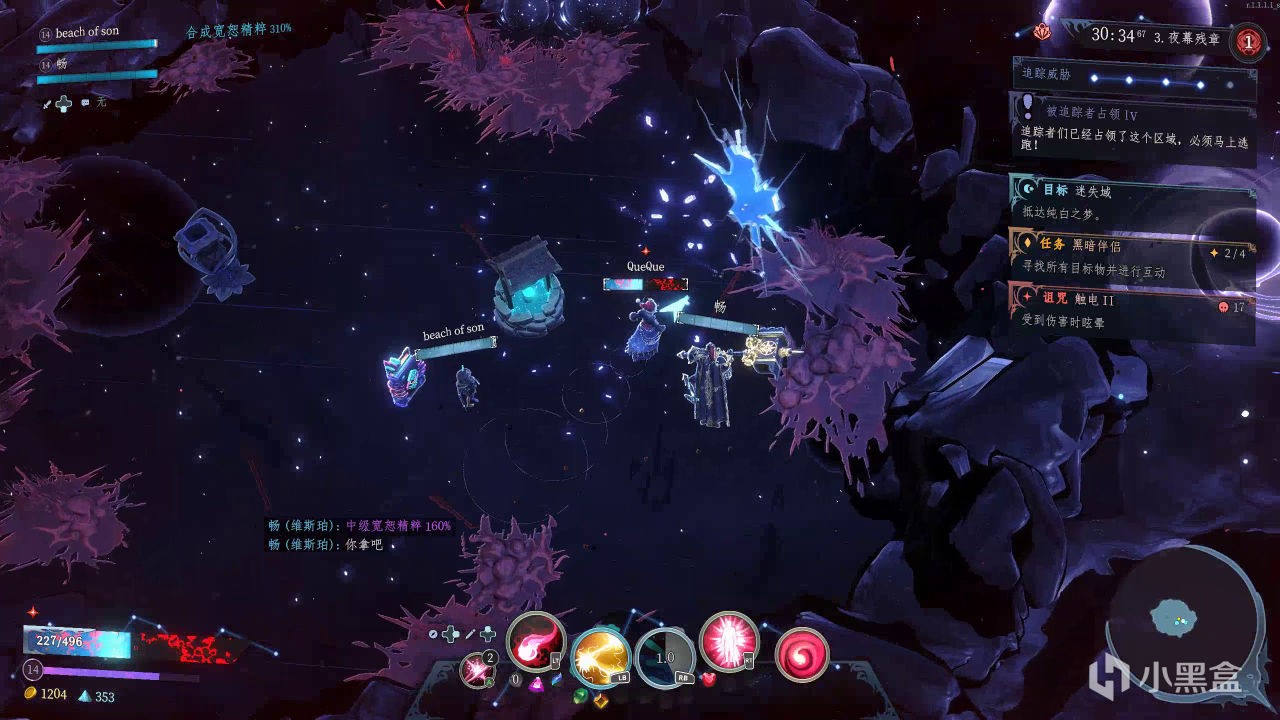Select the skill on 1.0 cooldown

click(x=665, y=658)
